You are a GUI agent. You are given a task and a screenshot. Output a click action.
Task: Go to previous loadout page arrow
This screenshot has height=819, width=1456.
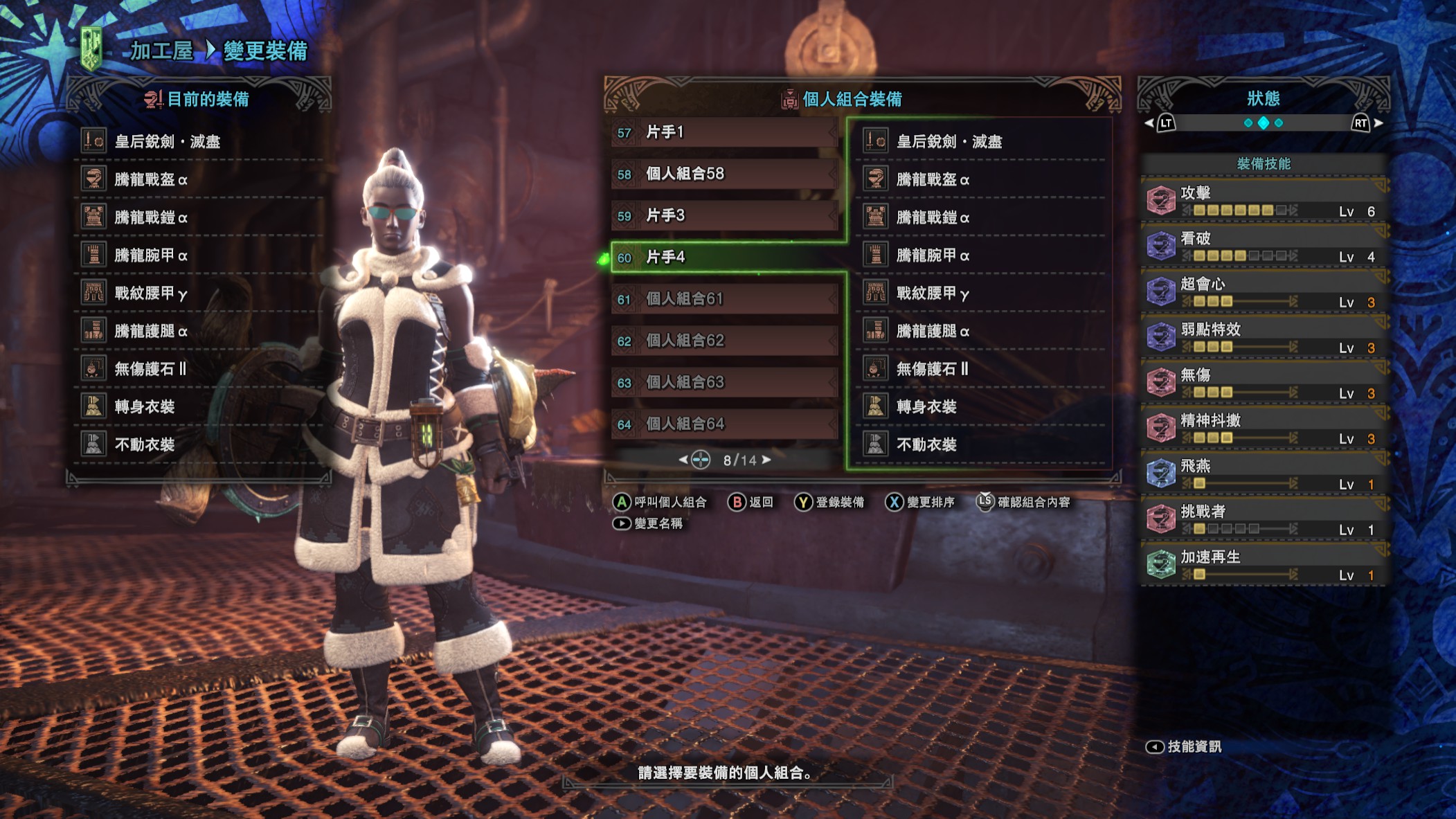point(683,460)
